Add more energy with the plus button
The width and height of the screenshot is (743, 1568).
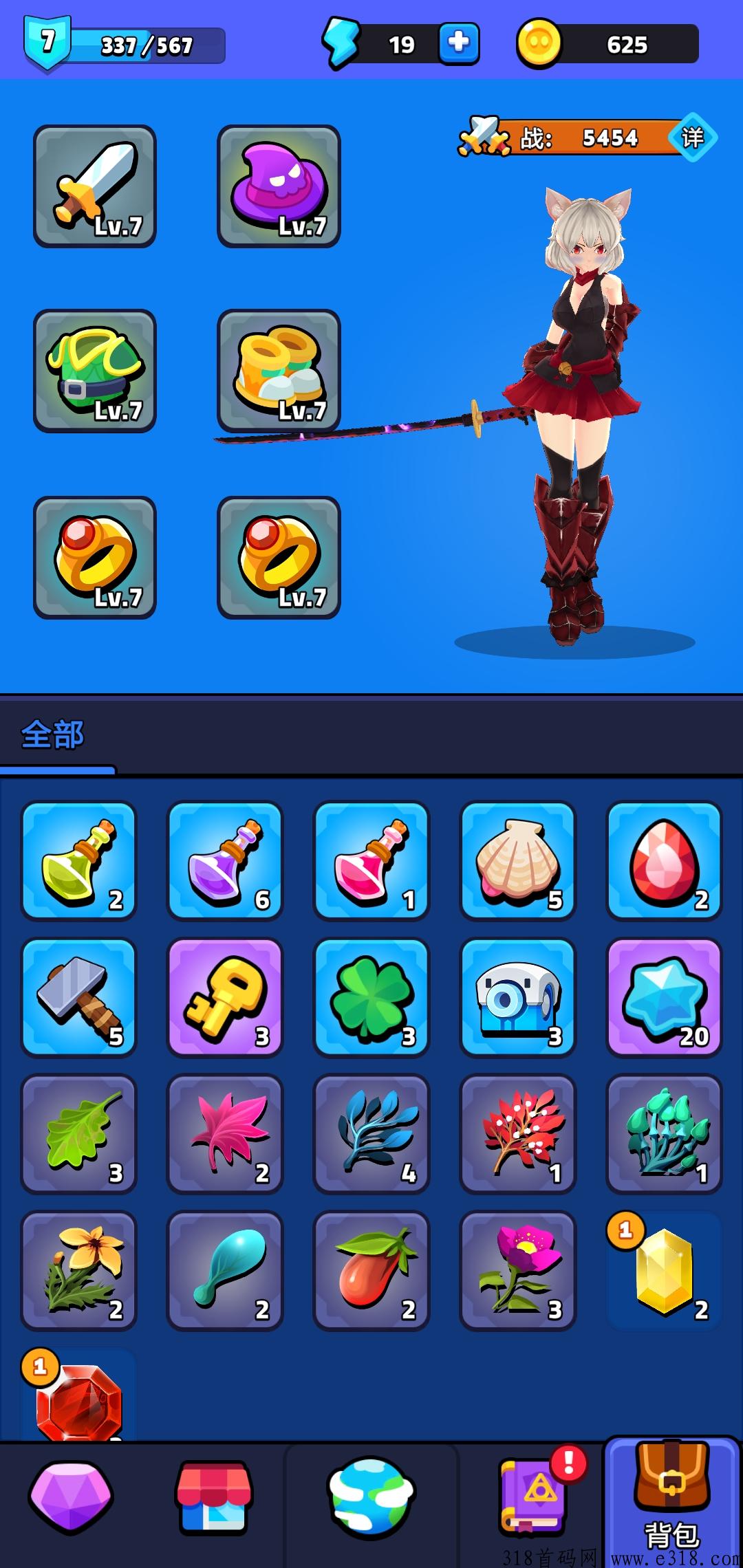pyautogui.click(x=458, y=44)
